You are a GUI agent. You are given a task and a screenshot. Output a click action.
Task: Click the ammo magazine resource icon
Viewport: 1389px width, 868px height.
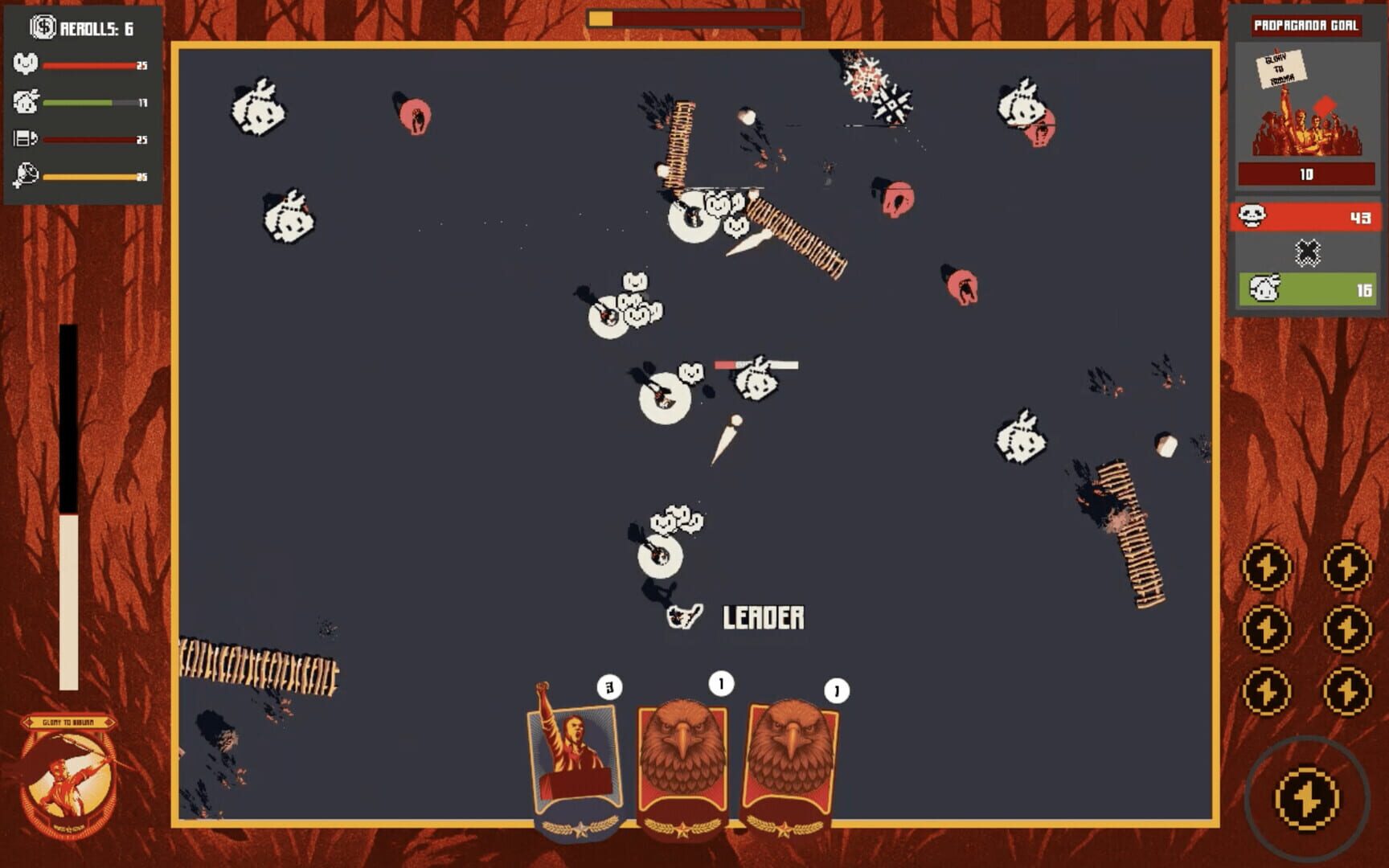(24, 137)
